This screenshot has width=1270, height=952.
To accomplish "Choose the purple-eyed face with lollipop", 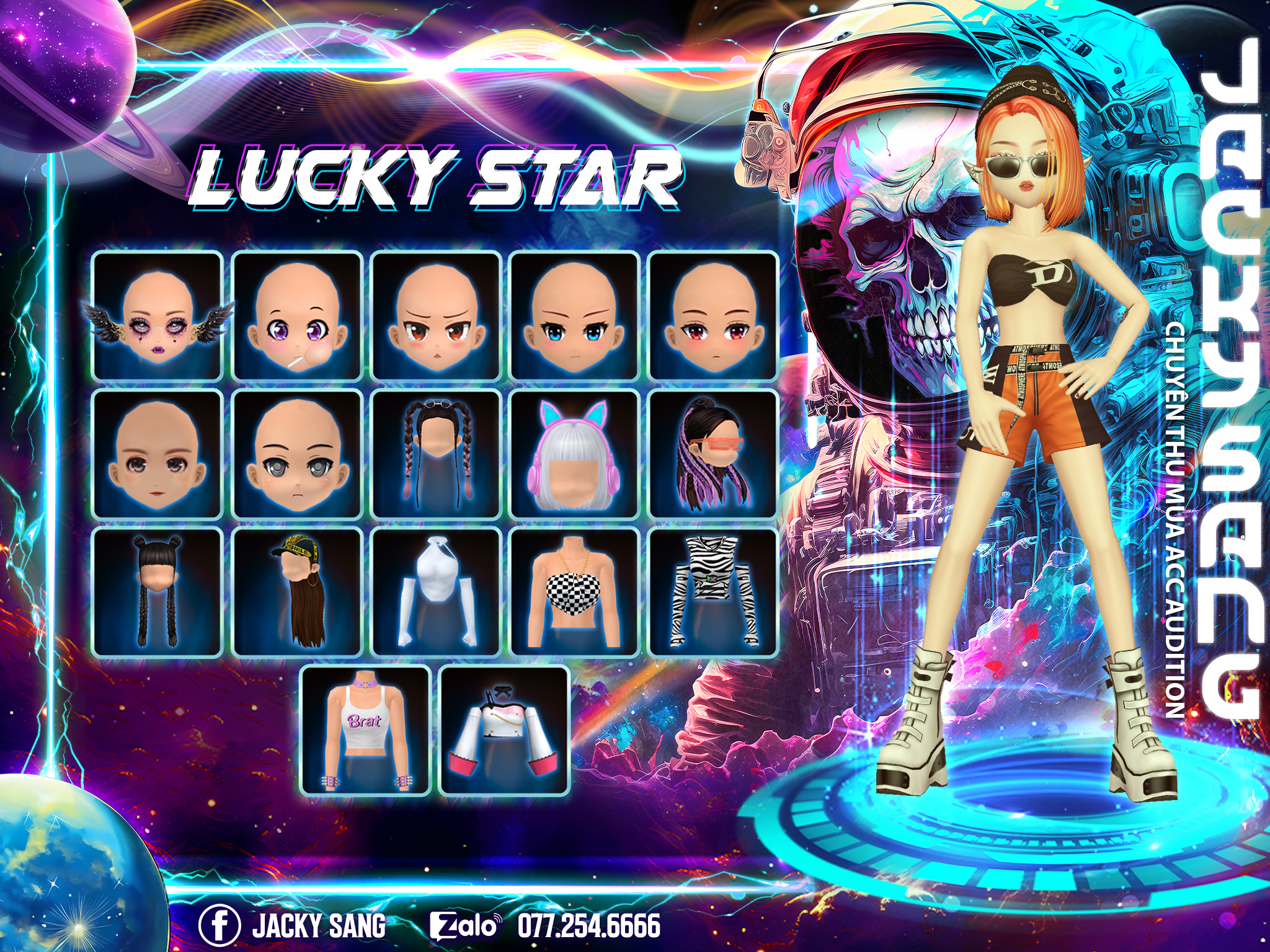I will [x=297, y=316].
